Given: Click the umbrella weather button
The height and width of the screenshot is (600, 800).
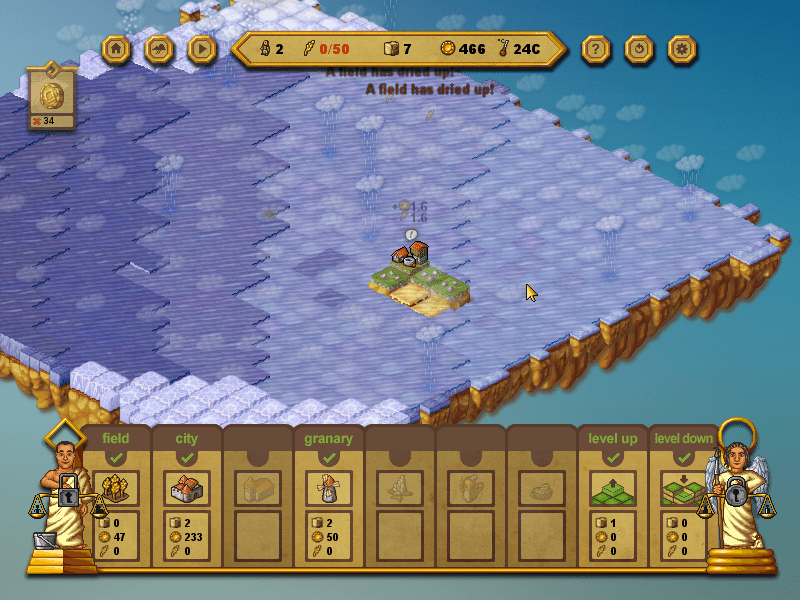Looking at the screenshot, I should pyautogui.click(x=159, y=48).
